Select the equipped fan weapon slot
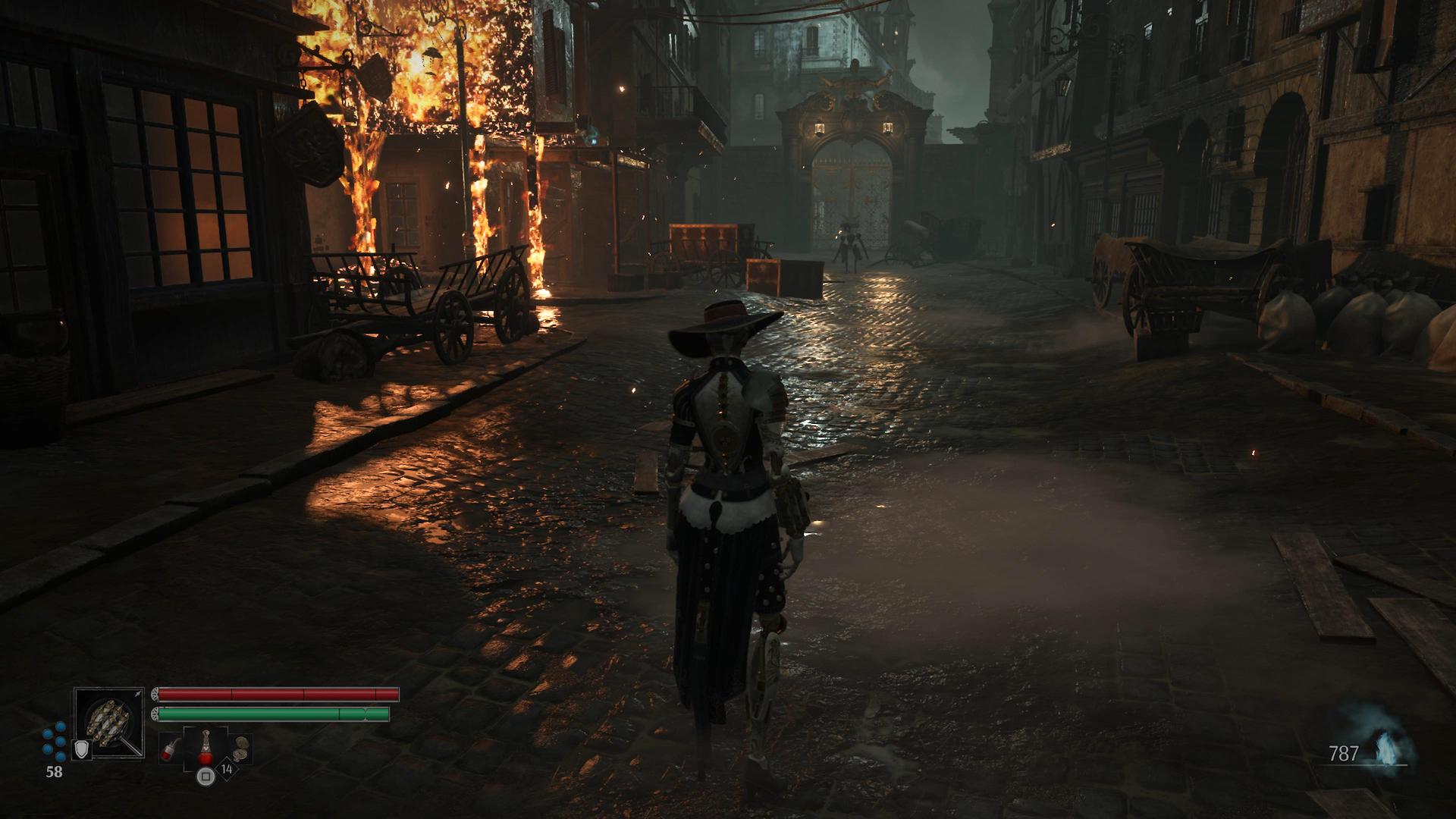Viewport: 1456px width, 819px height. coord(109,722)
